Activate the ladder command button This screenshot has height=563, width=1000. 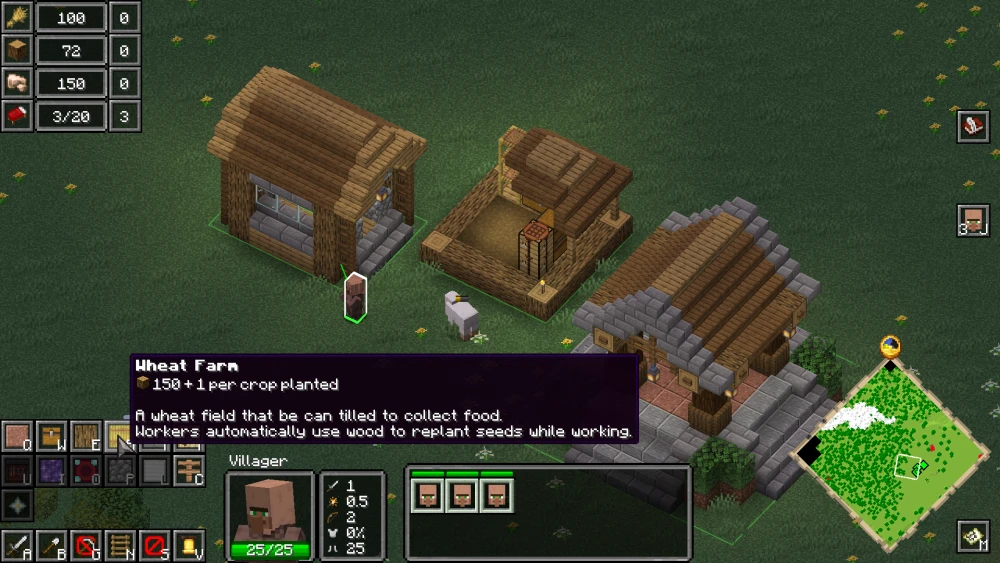pos(120,546)
